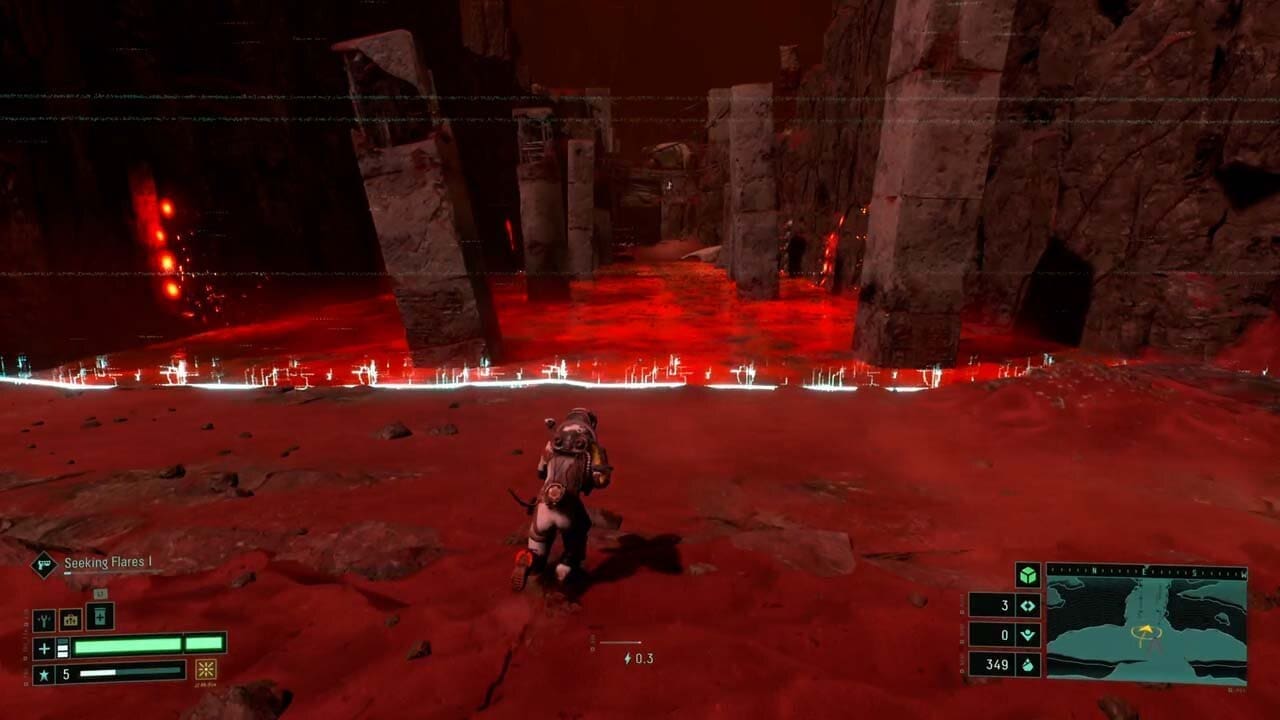
Task: Select the wrench repair tool icon
Action: point(44,619)
